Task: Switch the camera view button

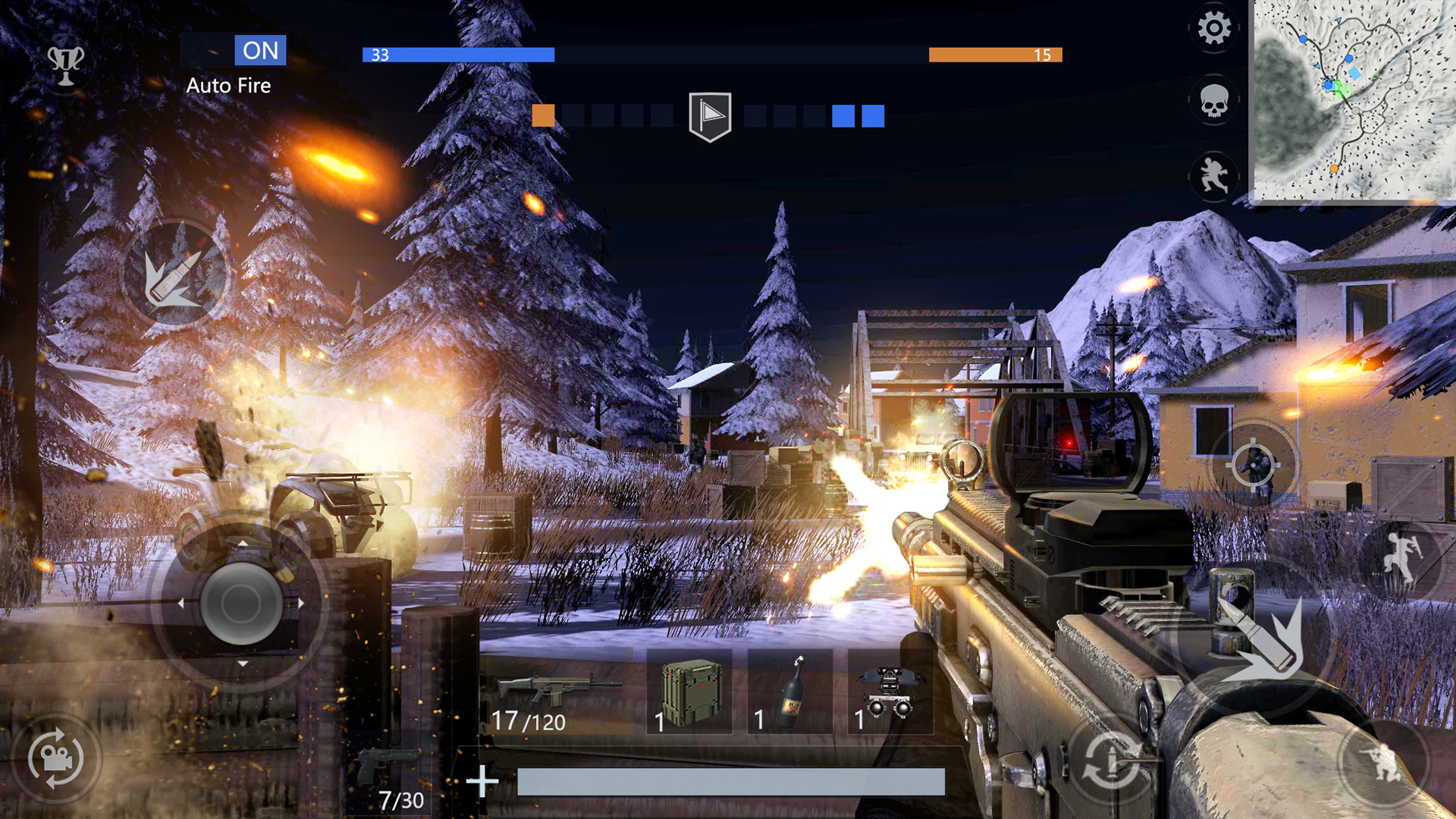Action: [55, 758]
